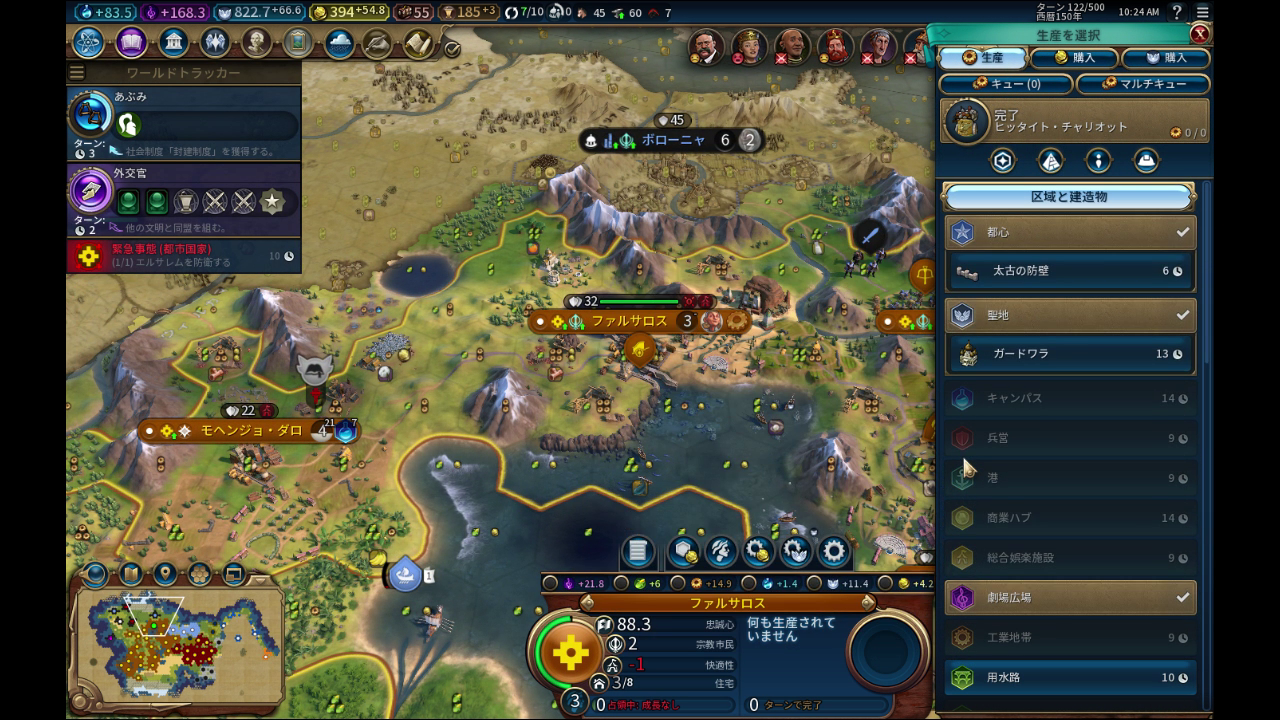This screenshot has height=720, width=1280.
Task: Click the あぶみ research tracker entry
Action: [x=183, y=118]
